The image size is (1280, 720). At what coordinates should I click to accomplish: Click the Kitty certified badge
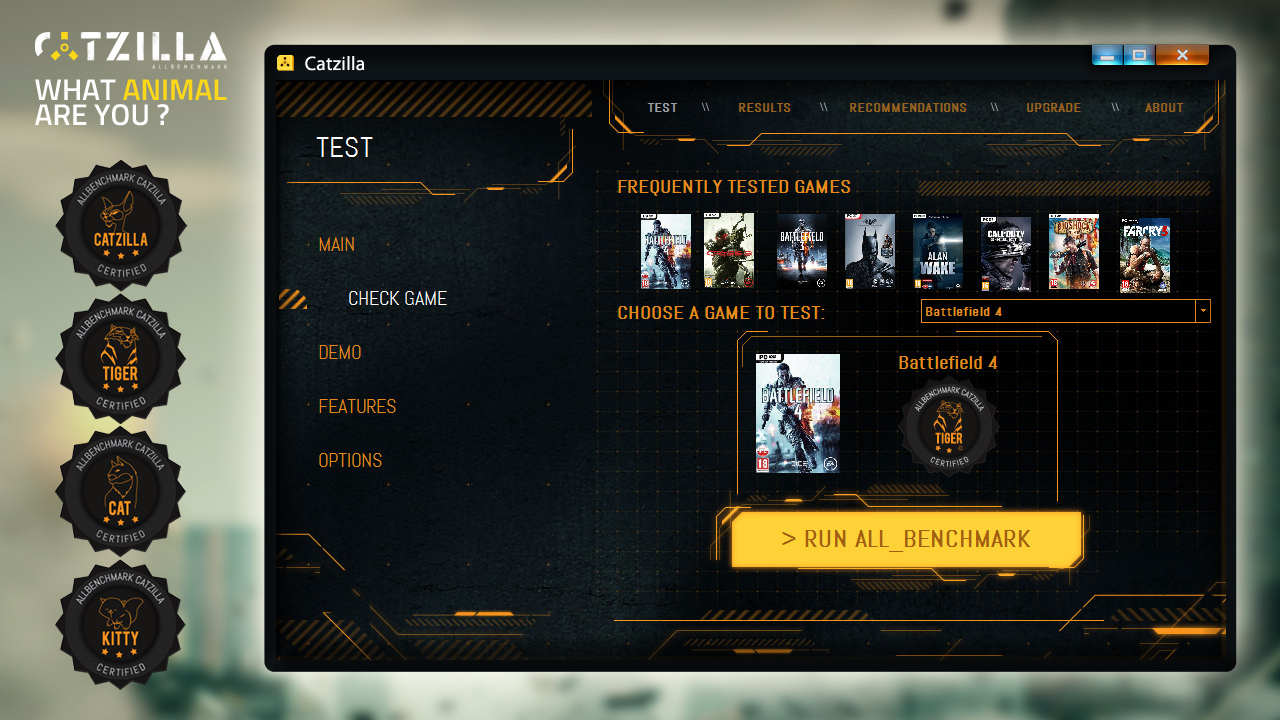(x=120, y=624)
